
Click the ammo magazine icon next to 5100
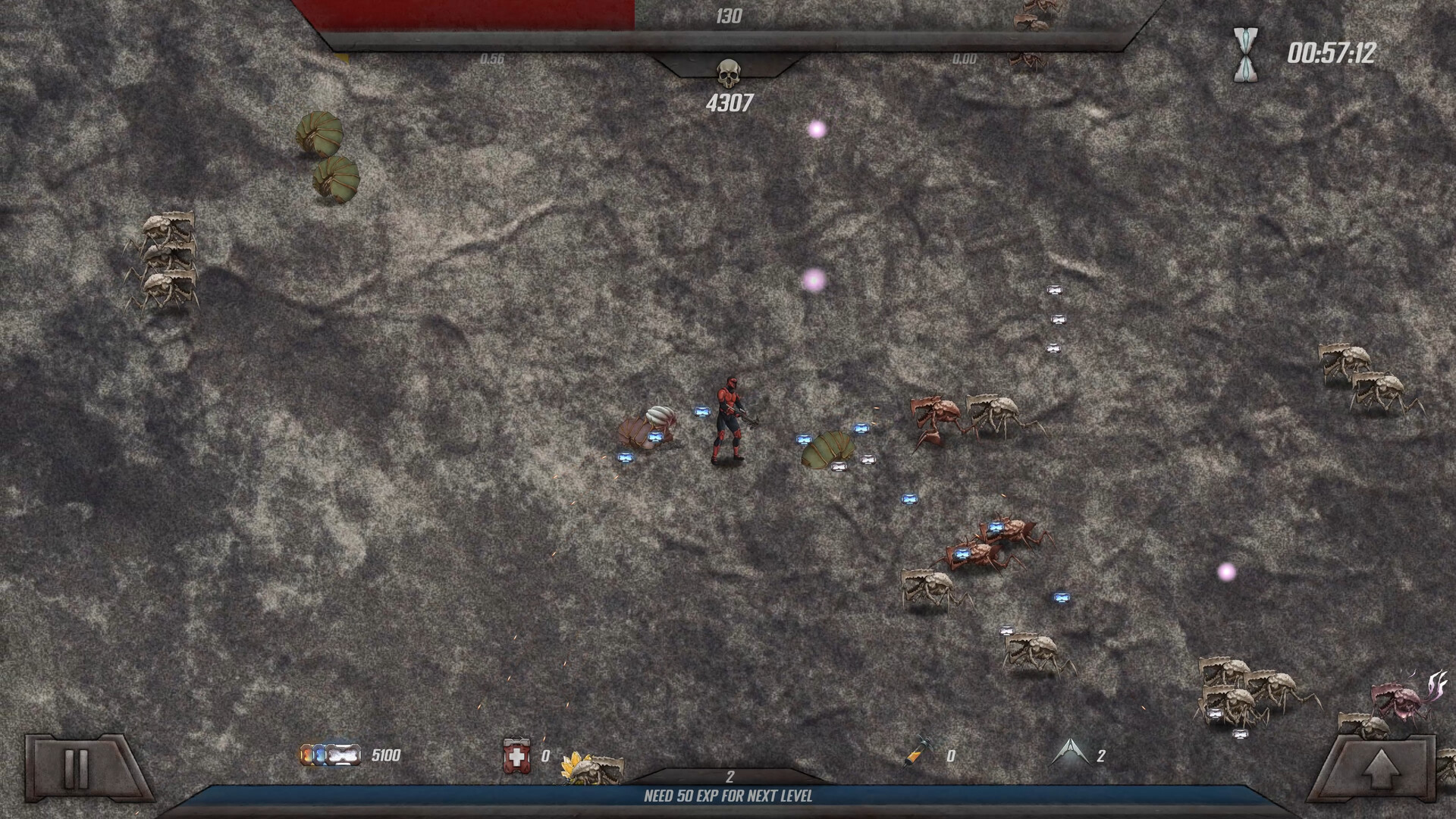coord(331,755)
